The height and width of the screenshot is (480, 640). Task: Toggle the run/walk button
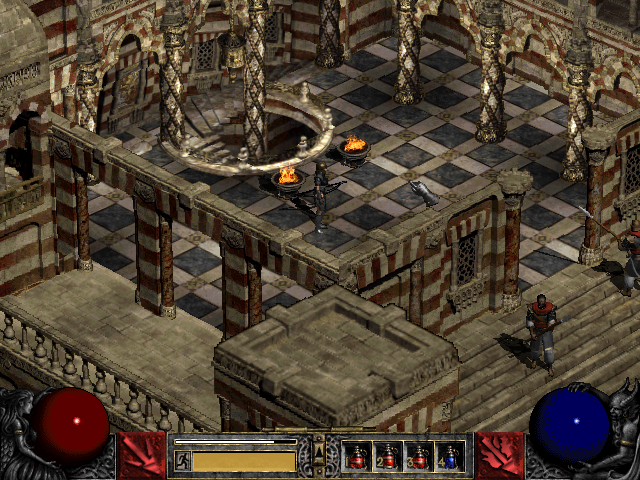pos(183,460)
